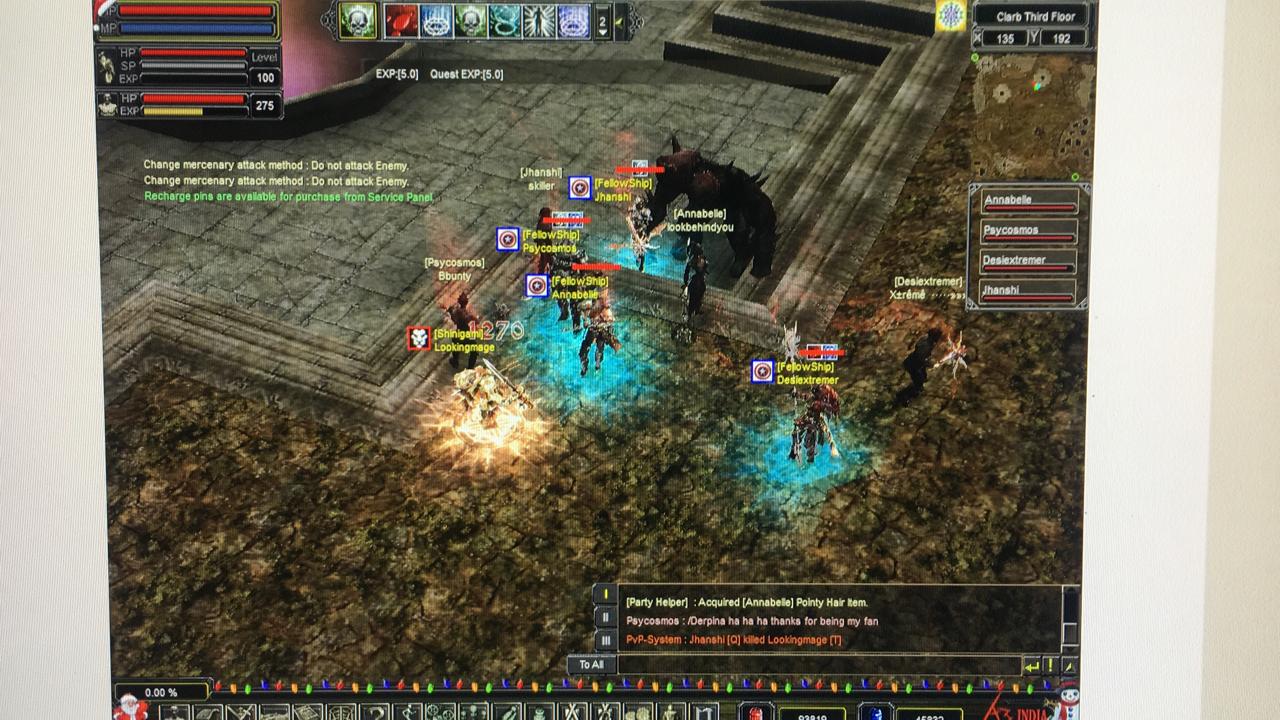The height and width of the screenshot is (720, 1280).
Task: Switch skill bar page with number 2 stepper
Action: pos(602,21)
